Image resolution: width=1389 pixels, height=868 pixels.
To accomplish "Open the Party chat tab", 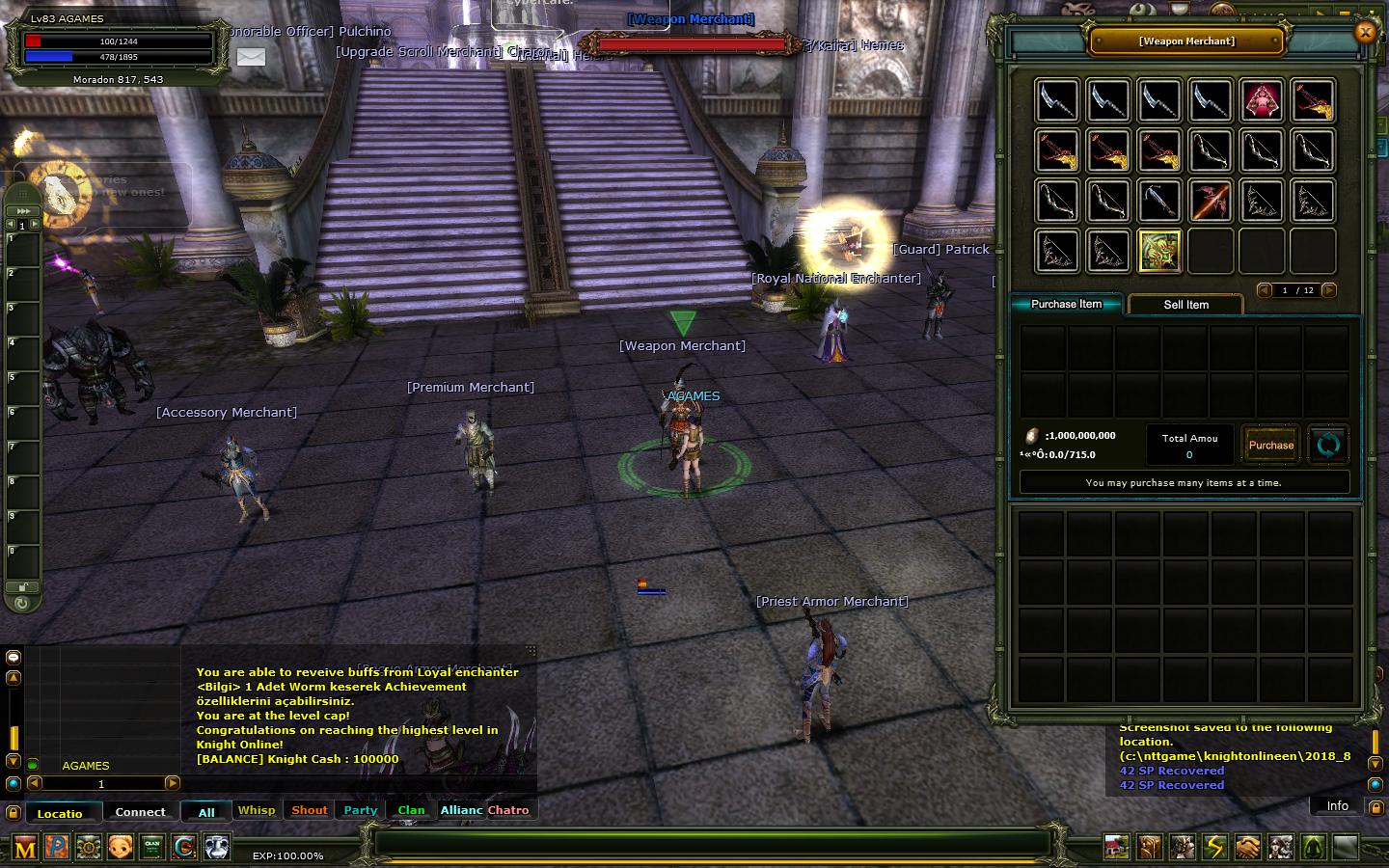I will [x=361, y=810].
